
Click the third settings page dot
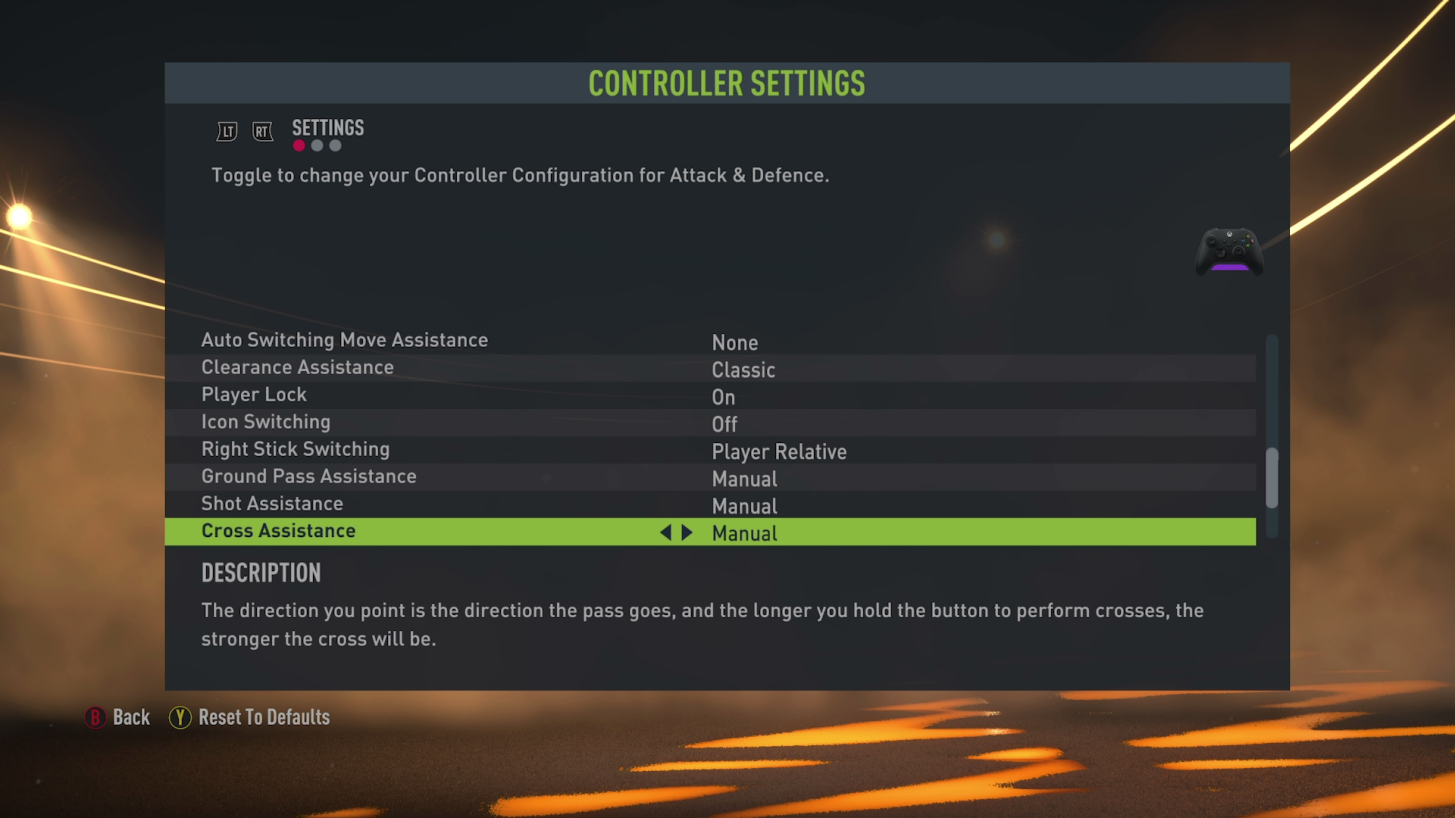pyautogui.click(x=335, y=145)
